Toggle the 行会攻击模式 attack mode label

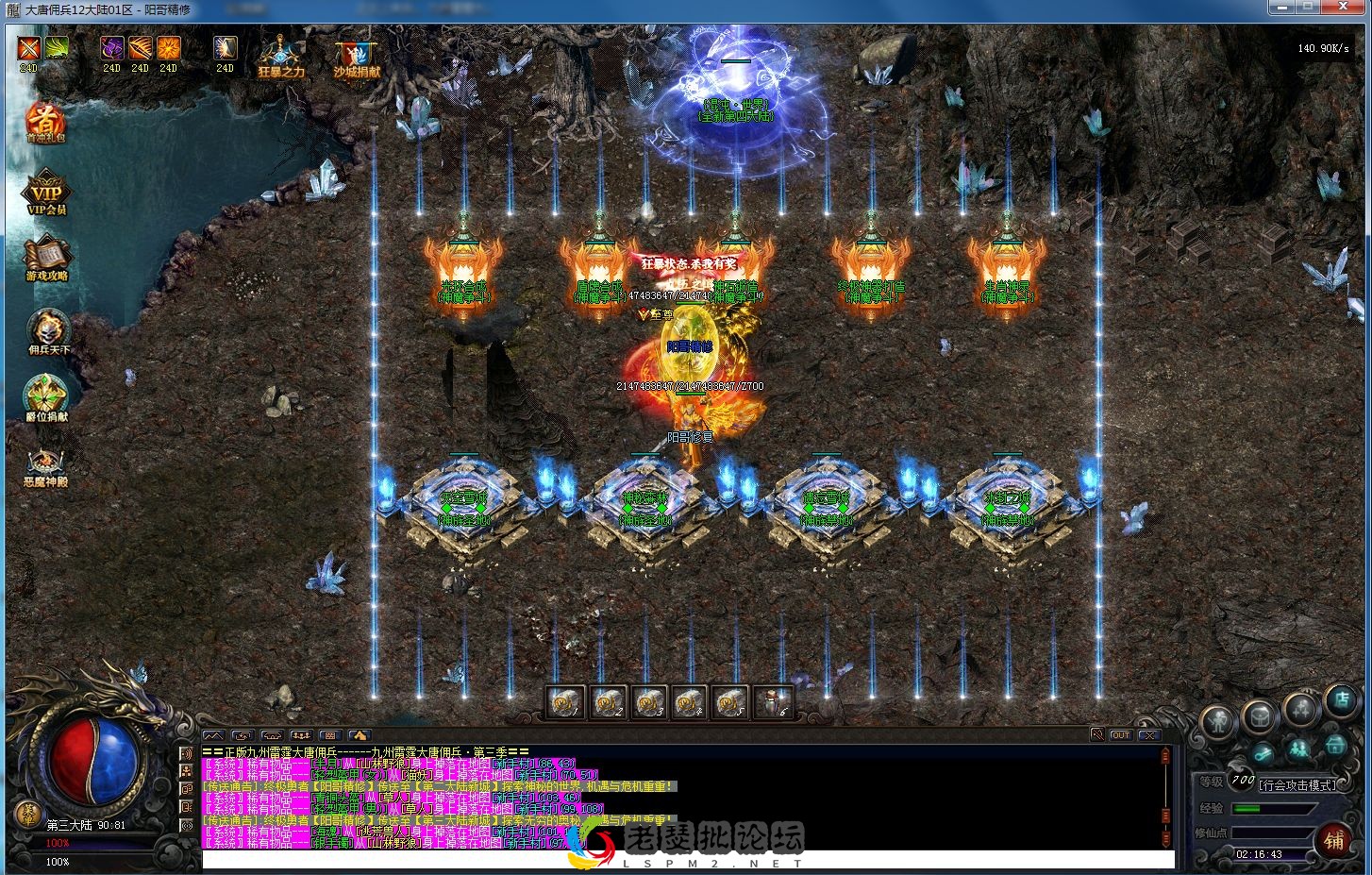pyautogui.click(x=1297, y=784)
